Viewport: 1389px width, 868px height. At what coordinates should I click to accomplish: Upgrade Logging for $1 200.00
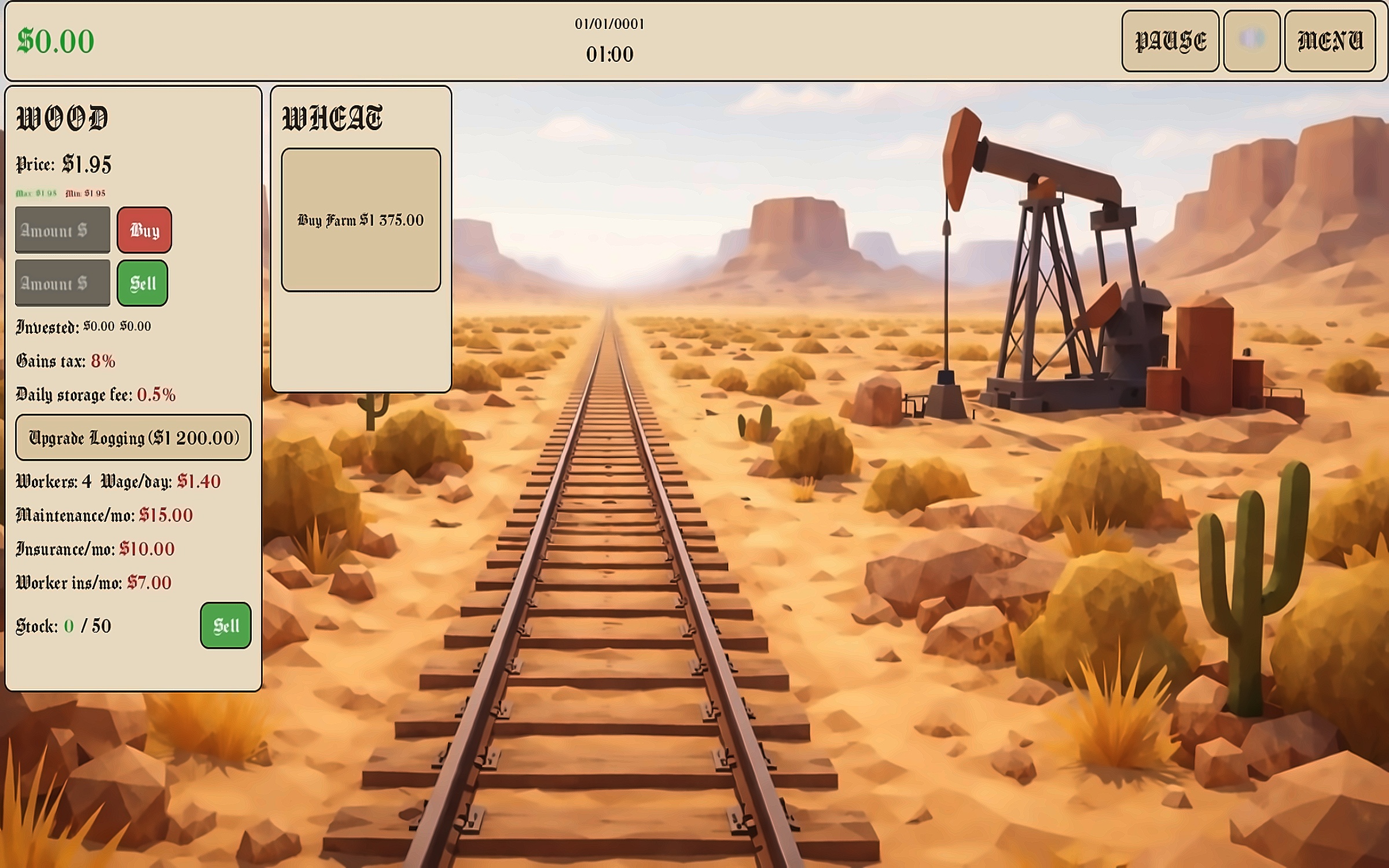tap(133, 437)
